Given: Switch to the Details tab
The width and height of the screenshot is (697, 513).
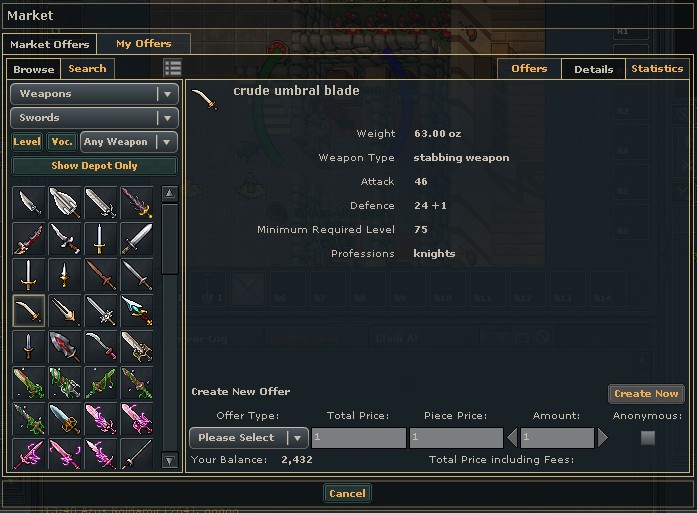Looking at the screenshot, I should 594,69.
